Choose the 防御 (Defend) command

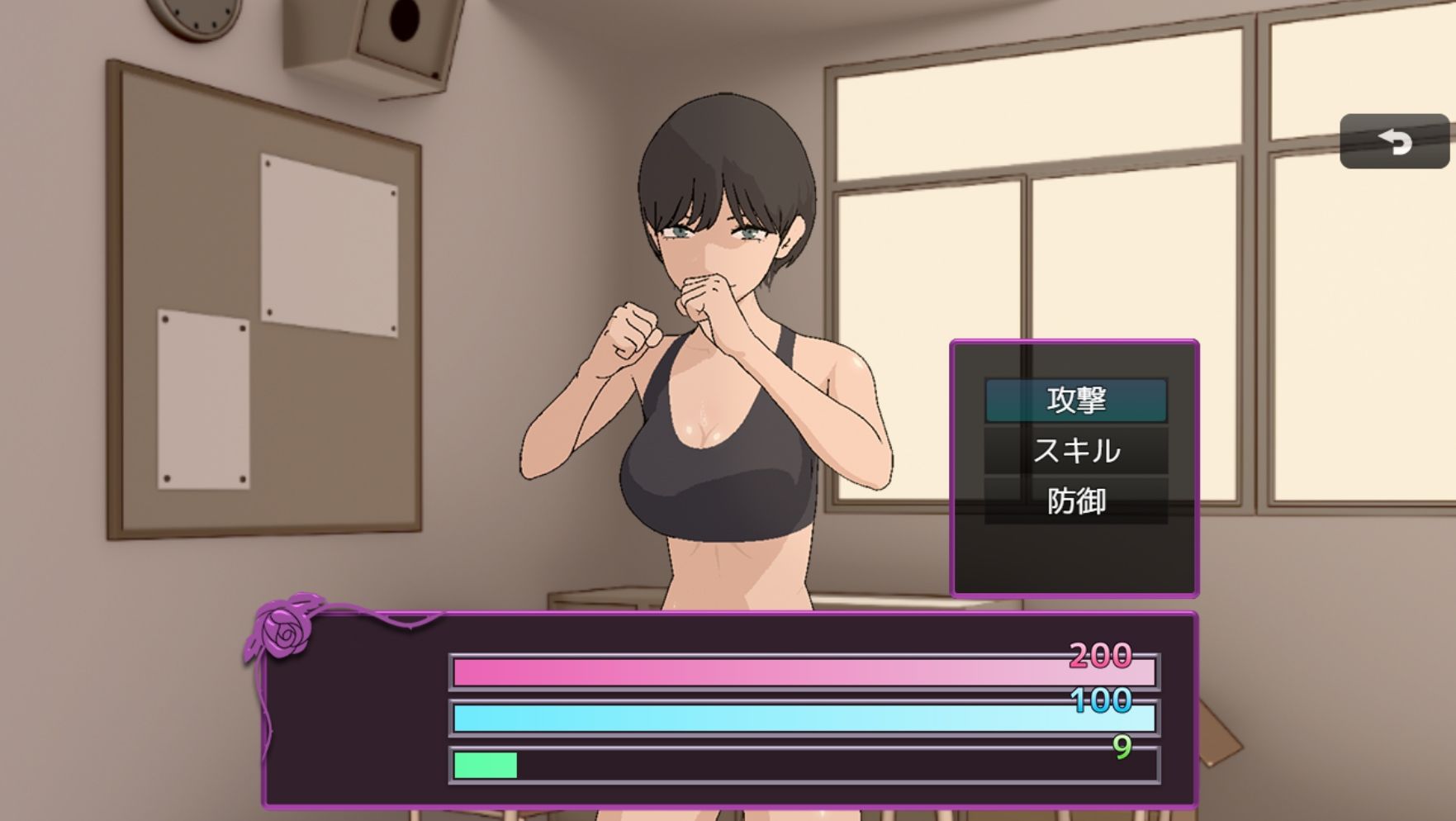pyautogui.click(x=1075, y=501)
